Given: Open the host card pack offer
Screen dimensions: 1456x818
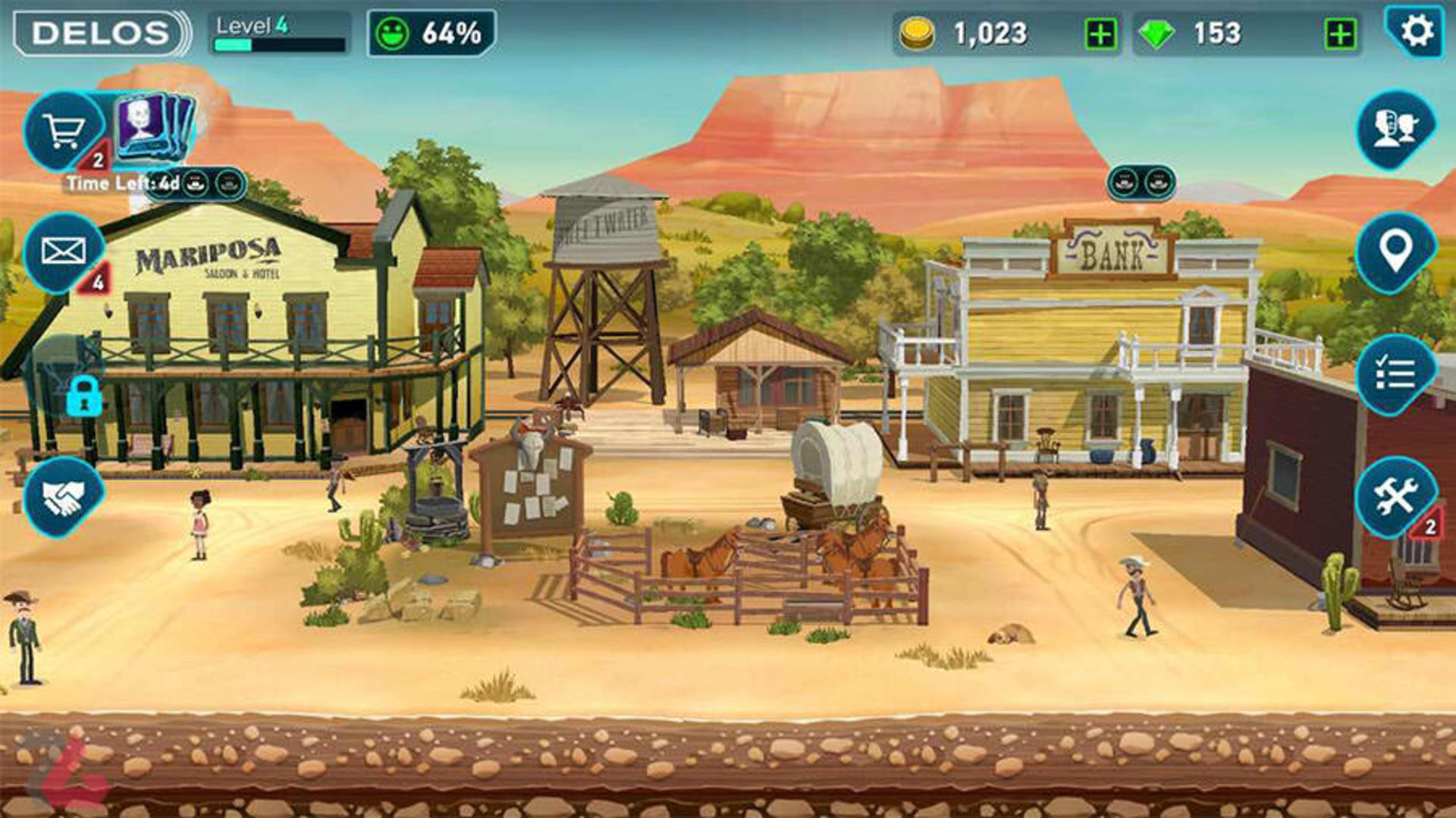Looking at the screenshot, I should [154, 125].
